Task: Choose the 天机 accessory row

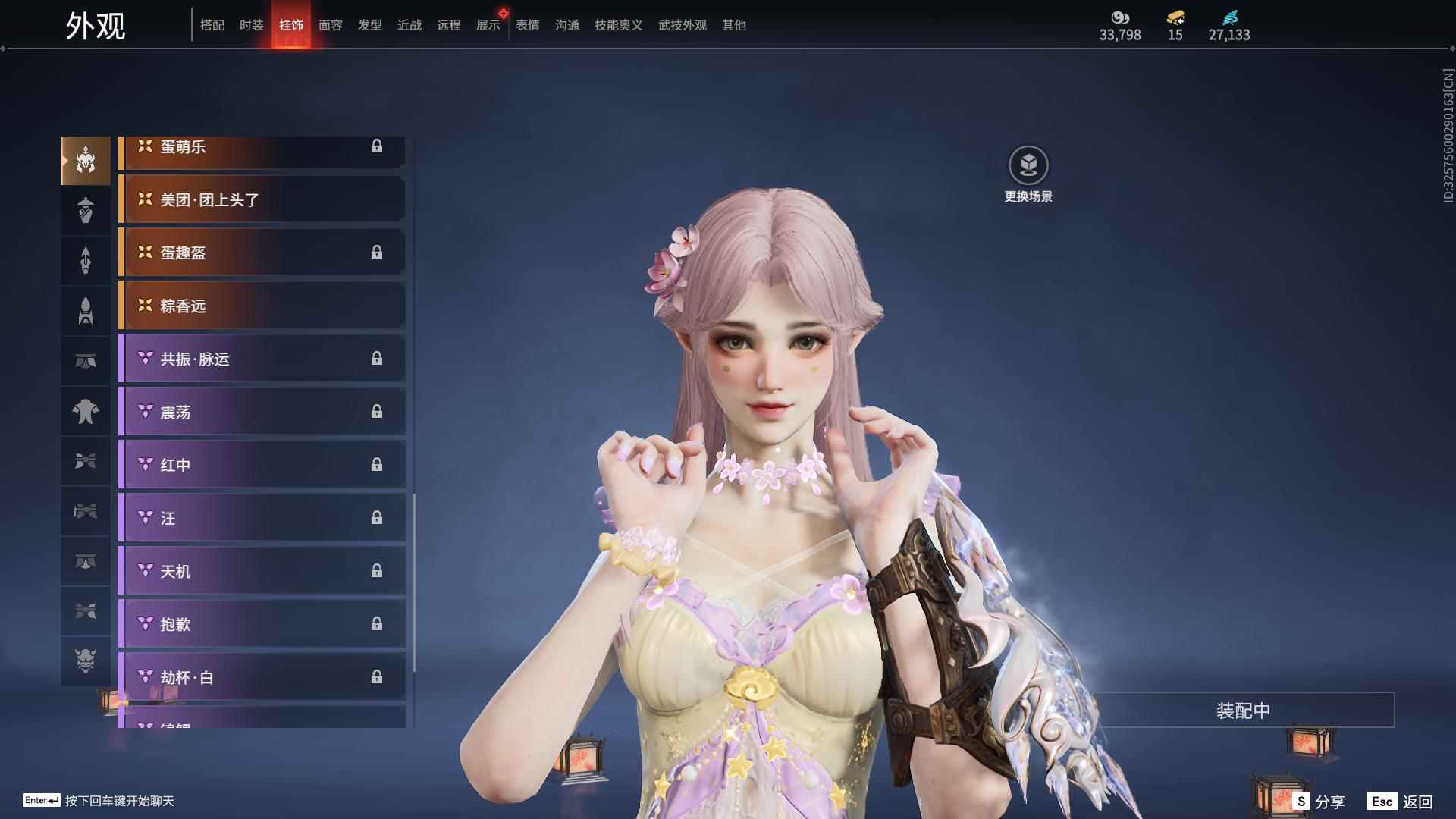Action: tap(262, 571)
